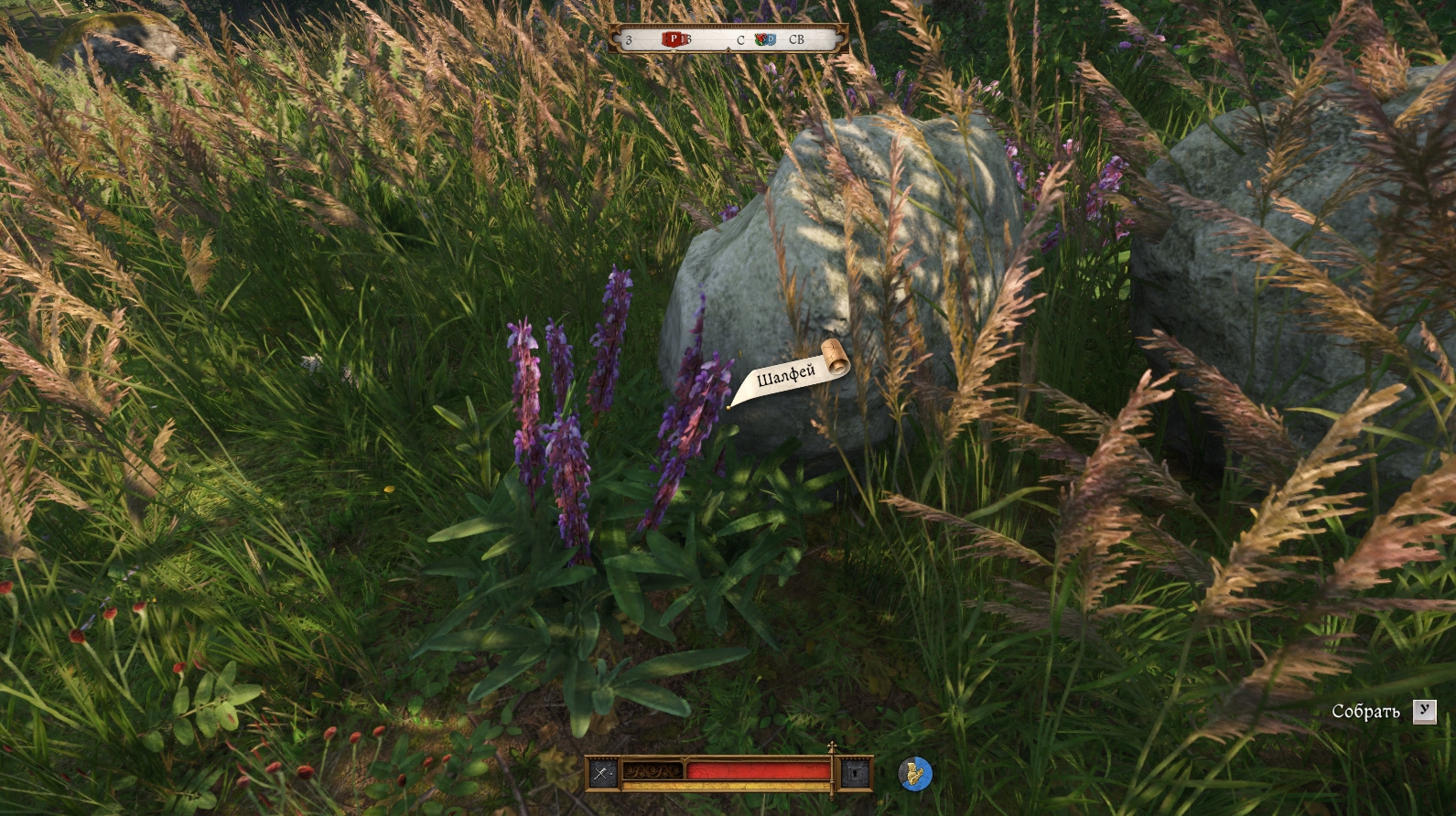
Task: Click the north "С" letter on the compass
Action: (x=740, y=40)
